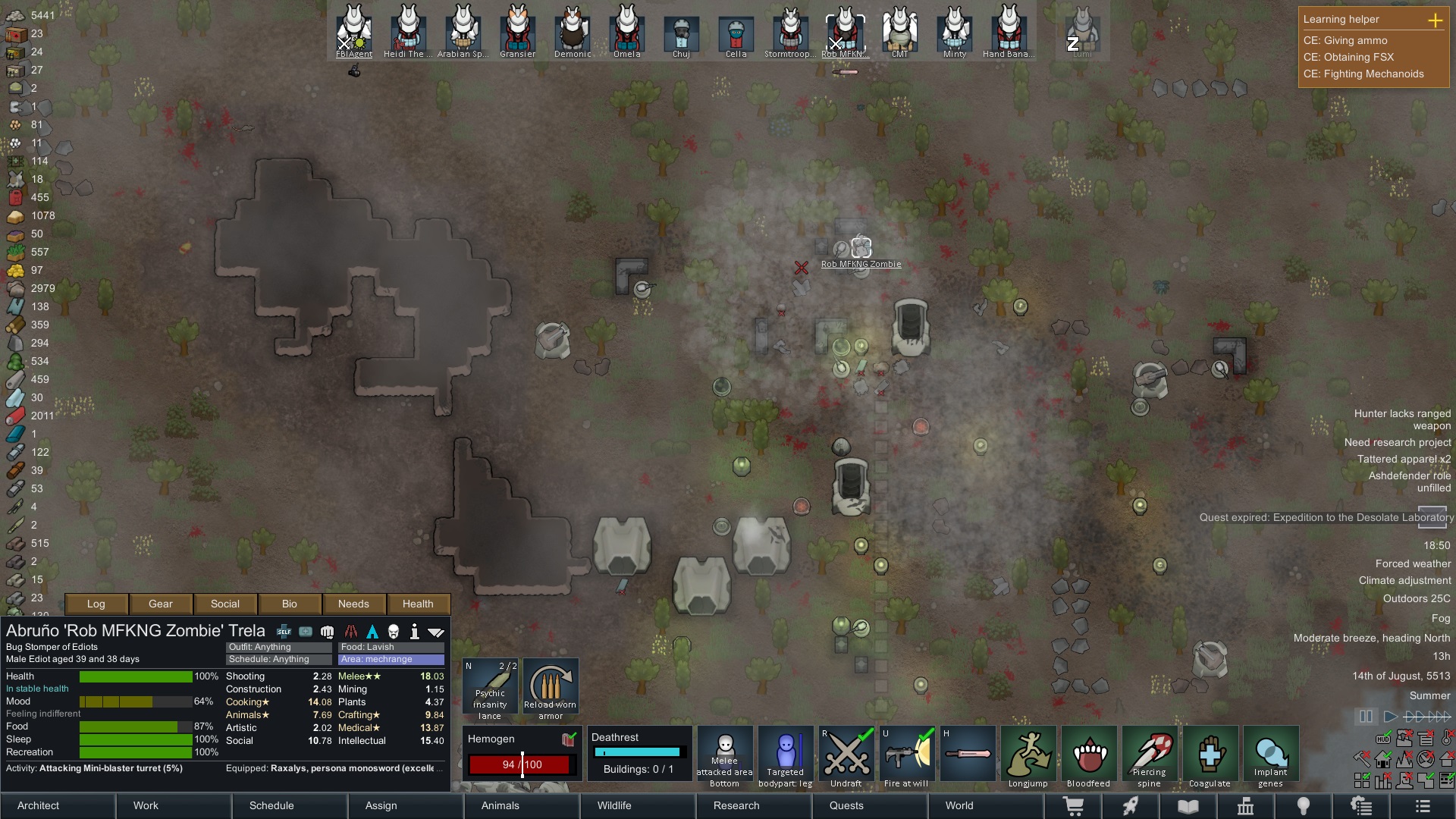Switch to the Health tab

coord(418,604)
